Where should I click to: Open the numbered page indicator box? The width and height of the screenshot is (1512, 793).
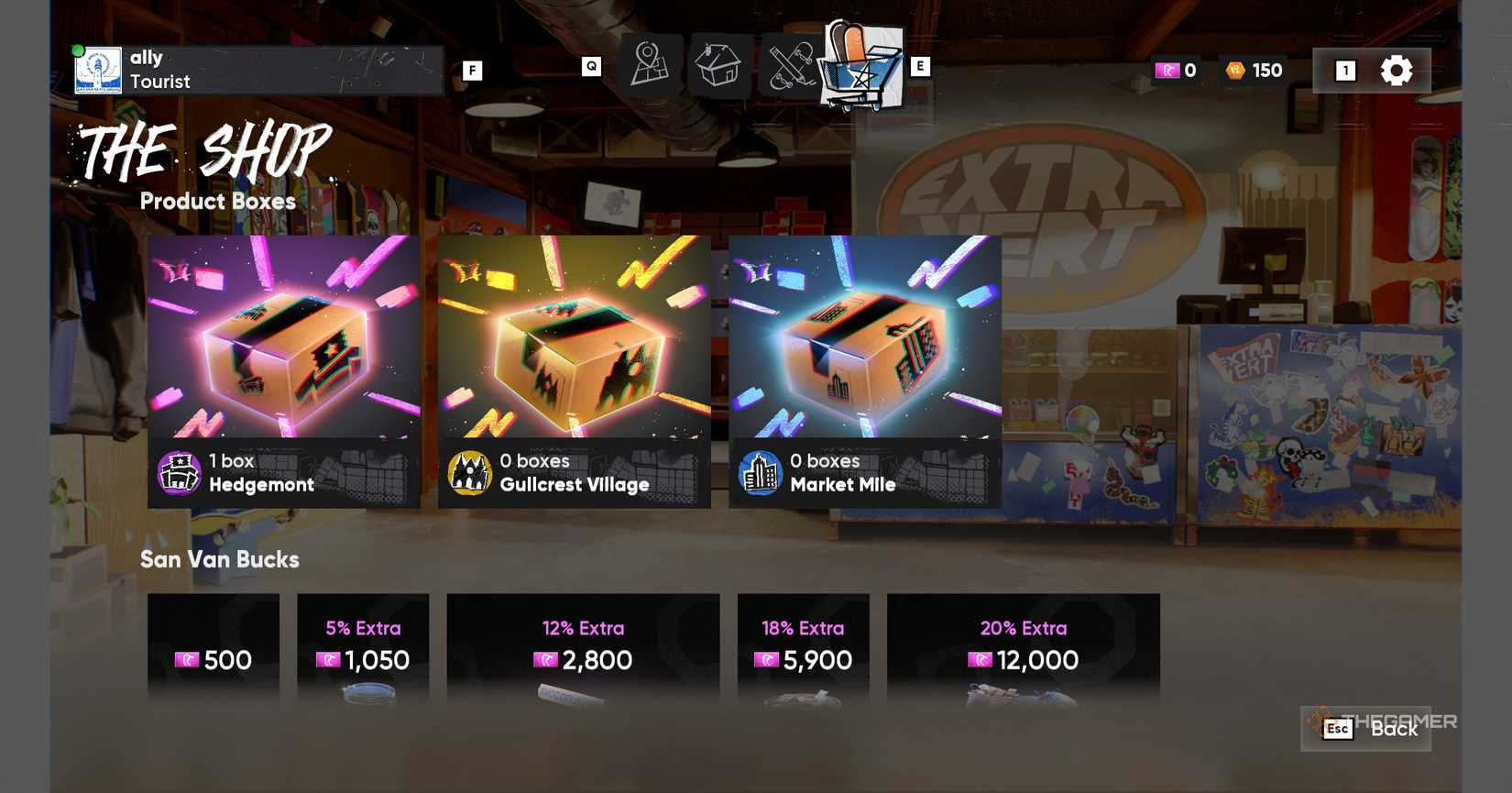tap(1344, 69)
